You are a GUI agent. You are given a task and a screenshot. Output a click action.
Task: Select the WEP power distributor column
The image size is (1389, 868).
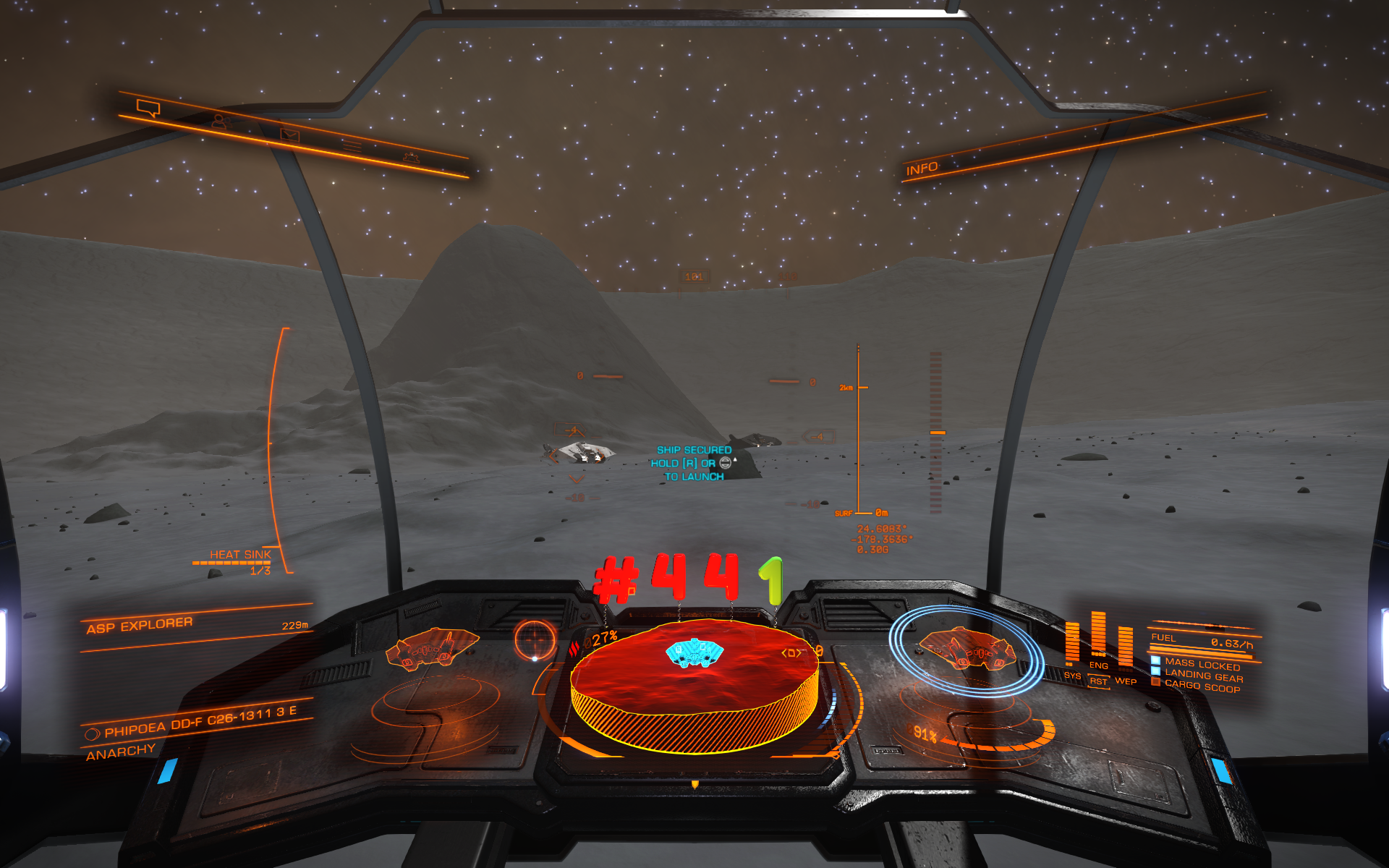point(1126,647)
